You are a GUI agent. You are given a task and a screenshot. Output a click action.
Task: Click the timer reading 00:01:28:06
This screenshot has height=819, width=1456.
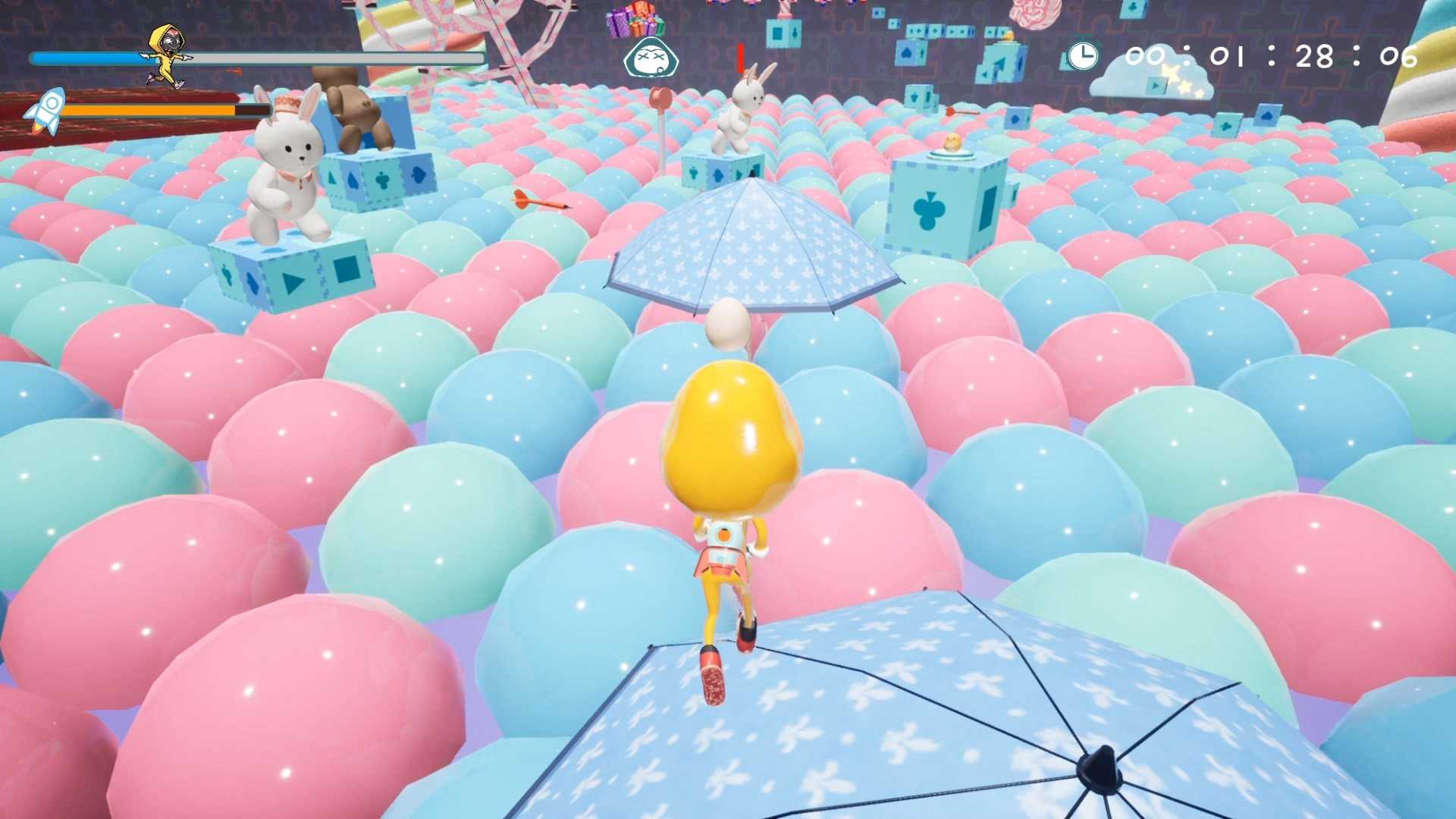[1274, 55]
